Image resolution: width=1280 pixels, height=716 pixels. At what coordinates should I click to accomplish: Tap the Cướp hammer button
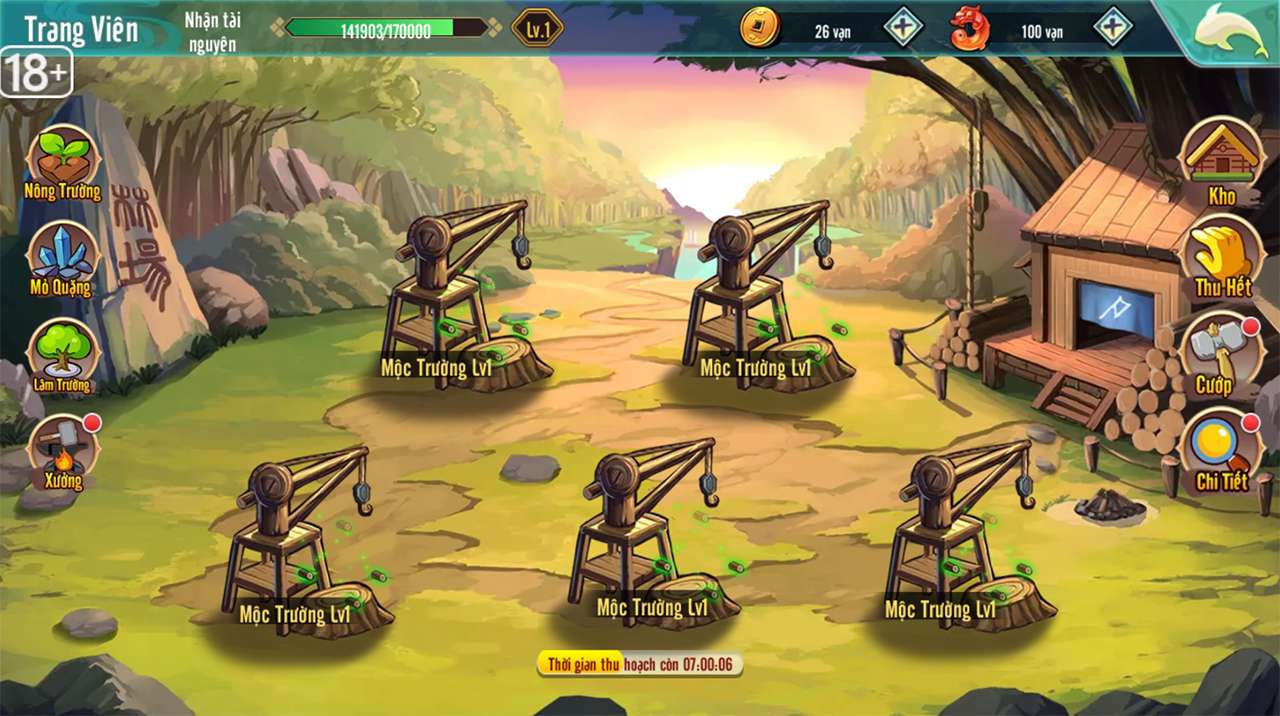click(1216, 352)
